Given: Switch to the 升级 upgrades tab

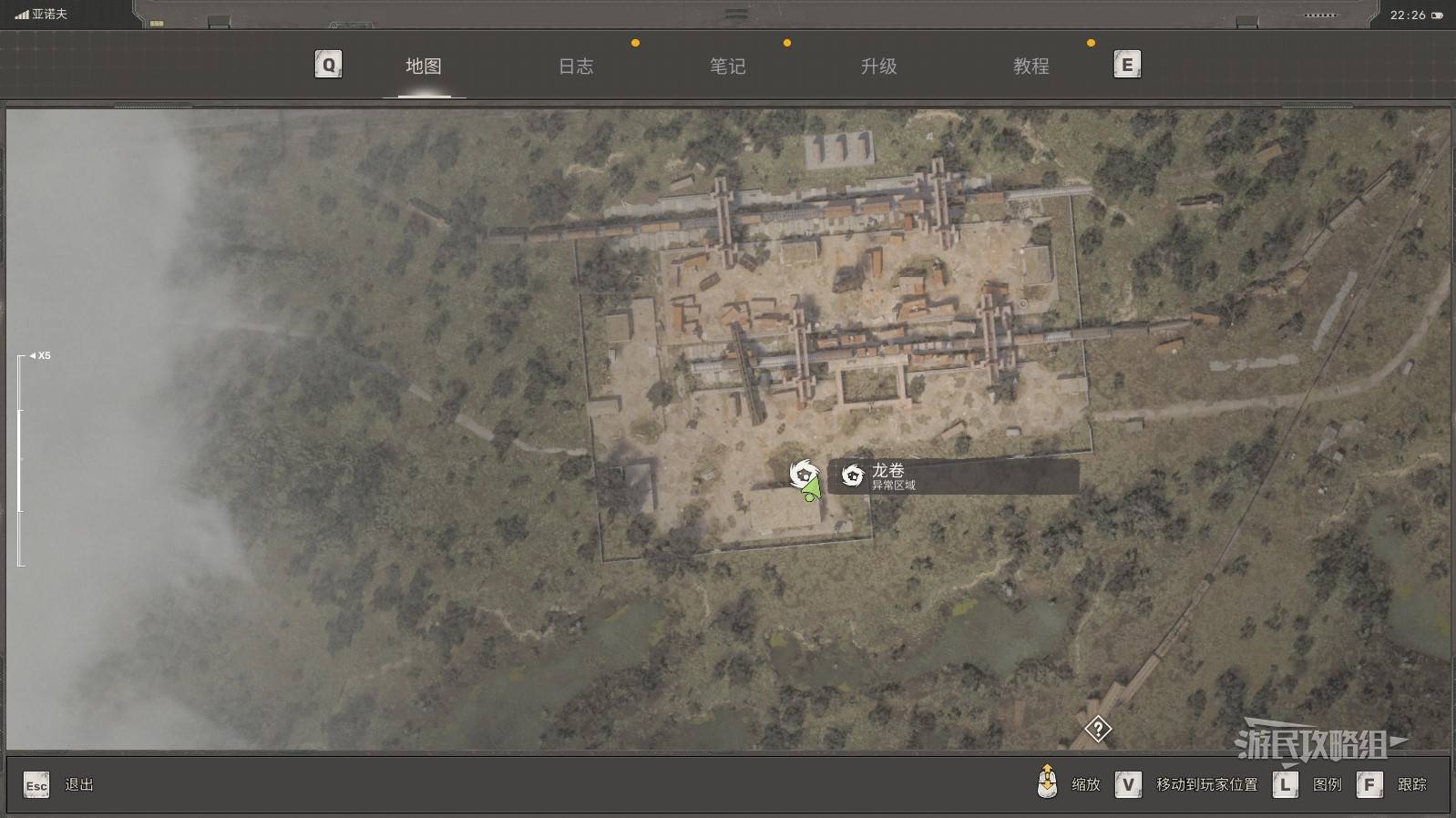Looking at the screenshot, I should pyautogui.click(x=878, y=66).
